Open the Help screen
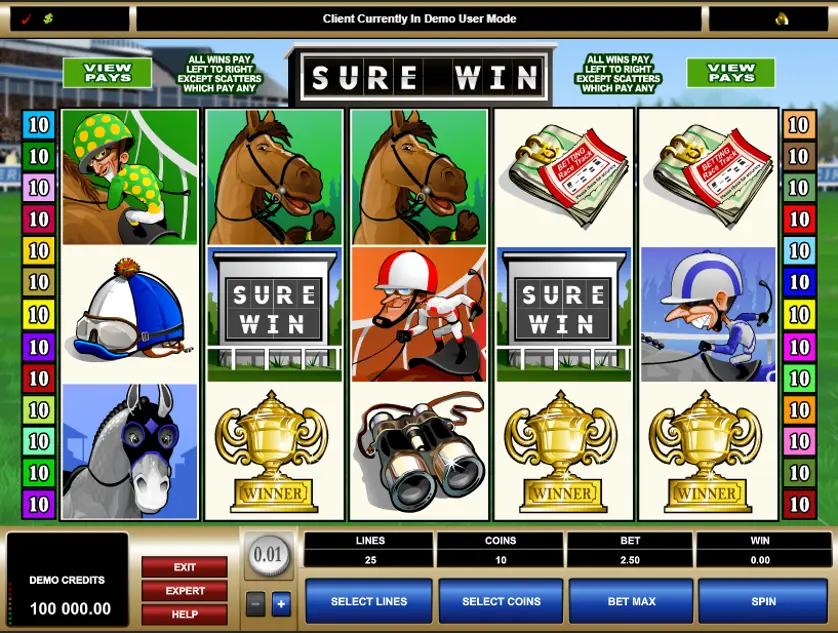Screen dimensions: 838x633 pyautogui.click(x=184, y=614)
